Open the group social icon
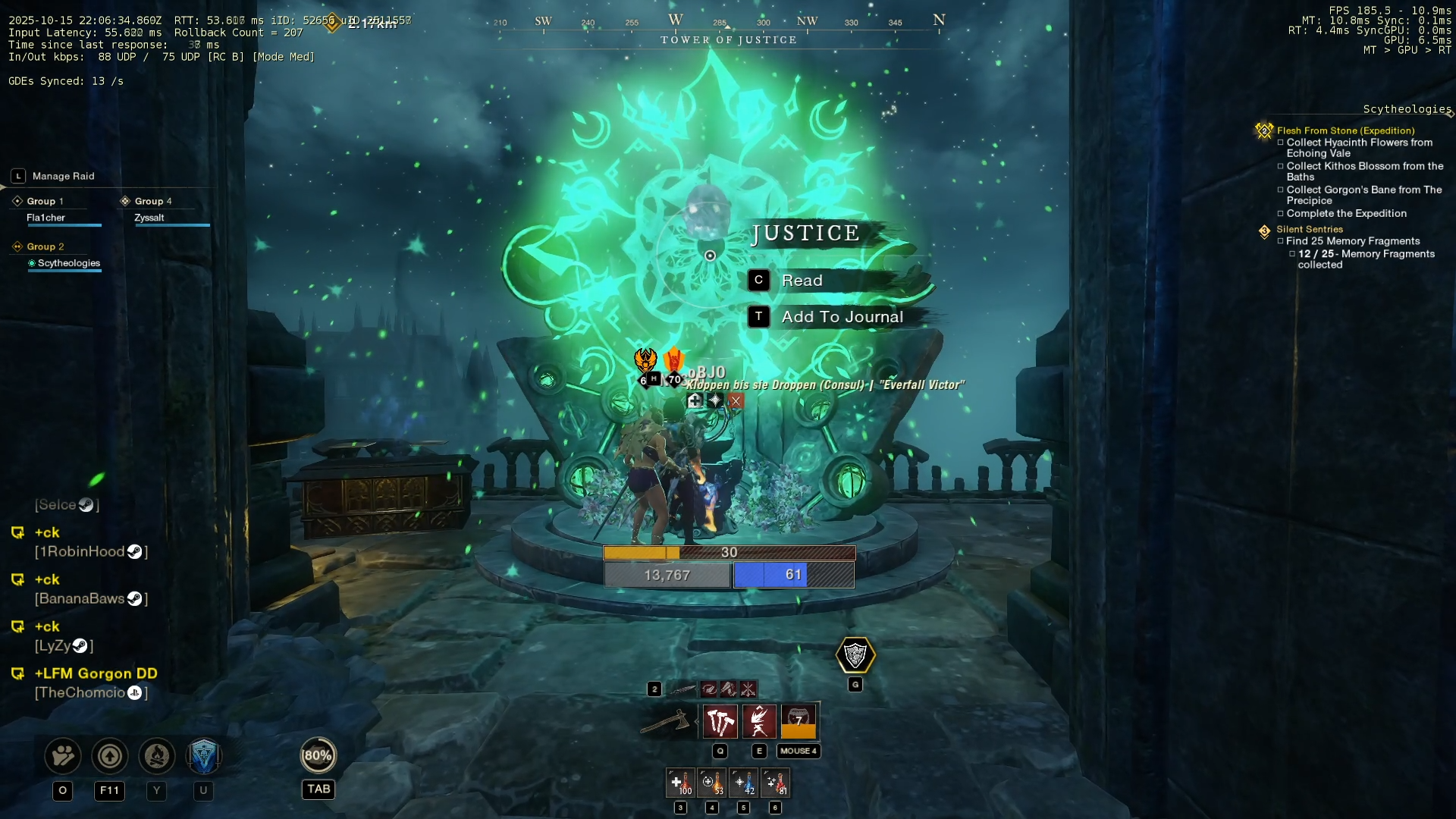The image size is (1456, 819). coord(63,756)
